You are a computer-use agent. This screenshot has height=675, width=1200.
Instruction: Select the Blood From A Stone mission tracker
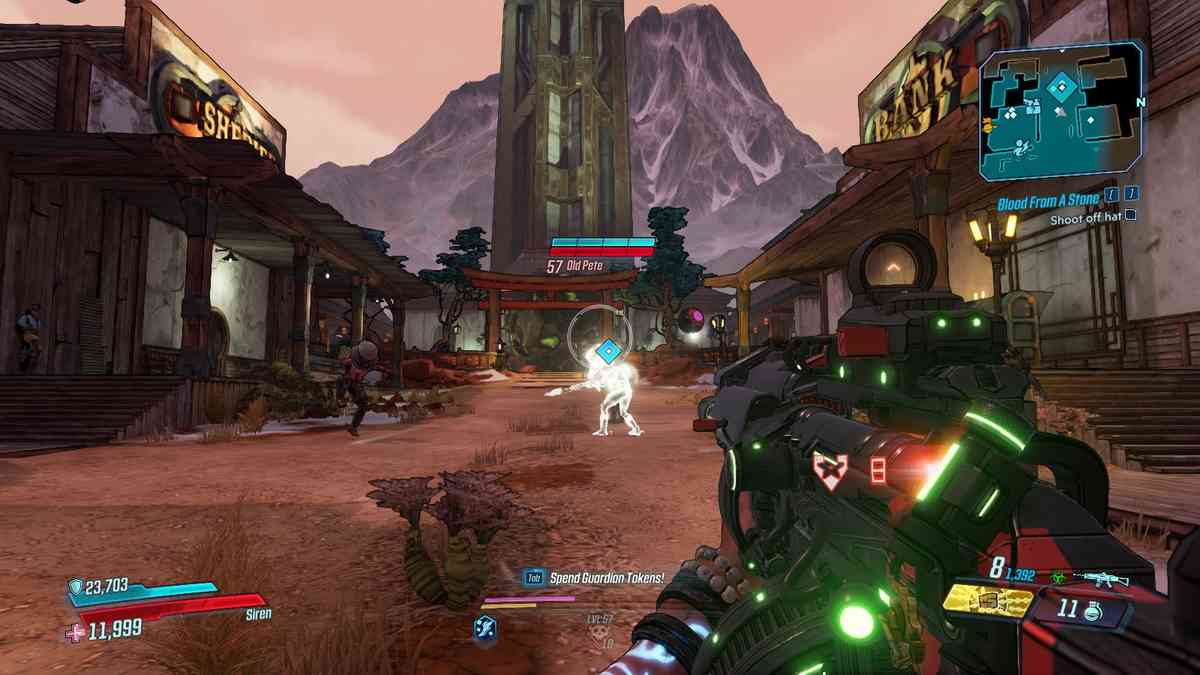(1047, 202)
